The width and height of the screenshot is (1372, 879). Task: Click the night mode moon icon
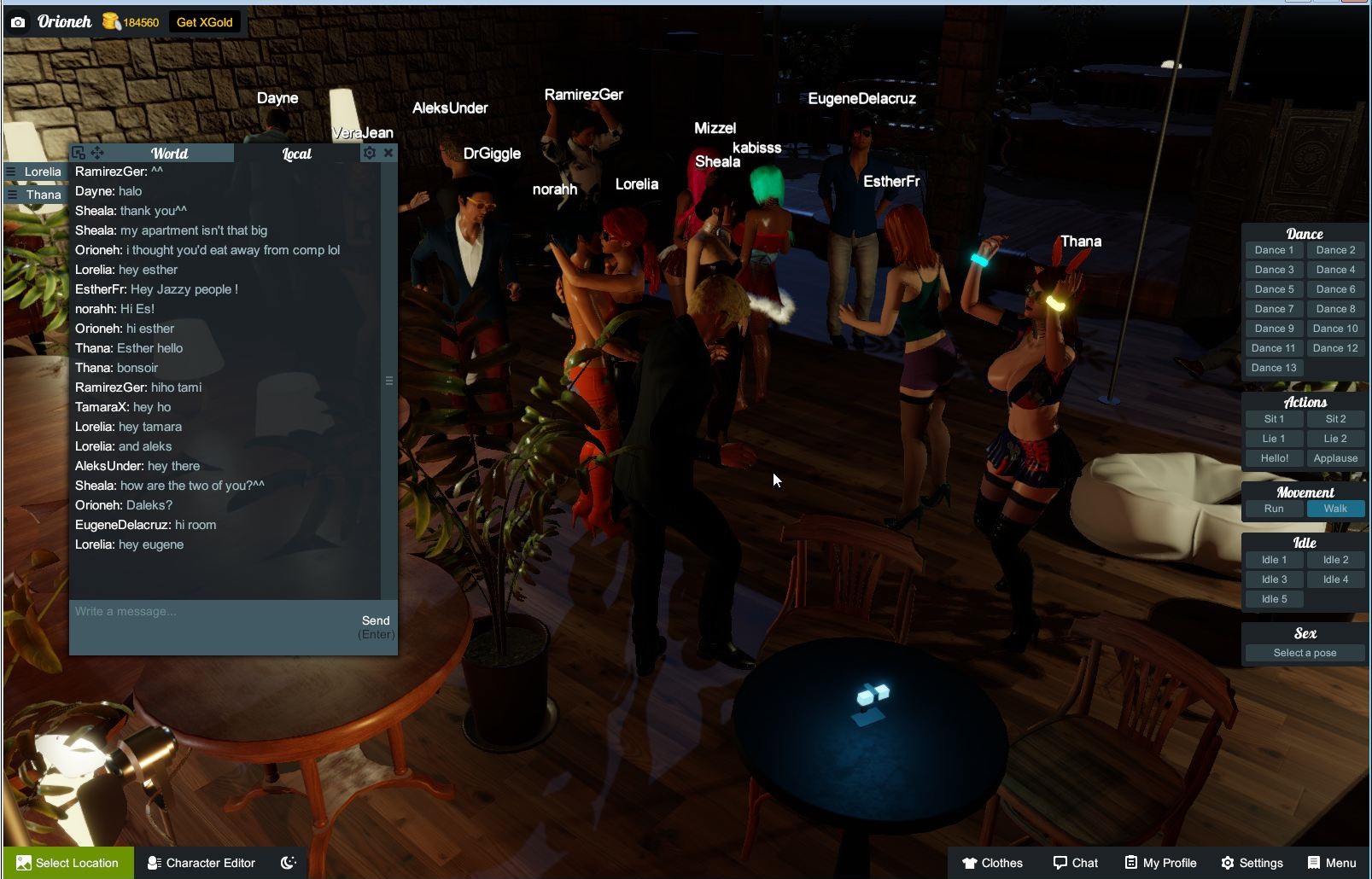[287, 862]
